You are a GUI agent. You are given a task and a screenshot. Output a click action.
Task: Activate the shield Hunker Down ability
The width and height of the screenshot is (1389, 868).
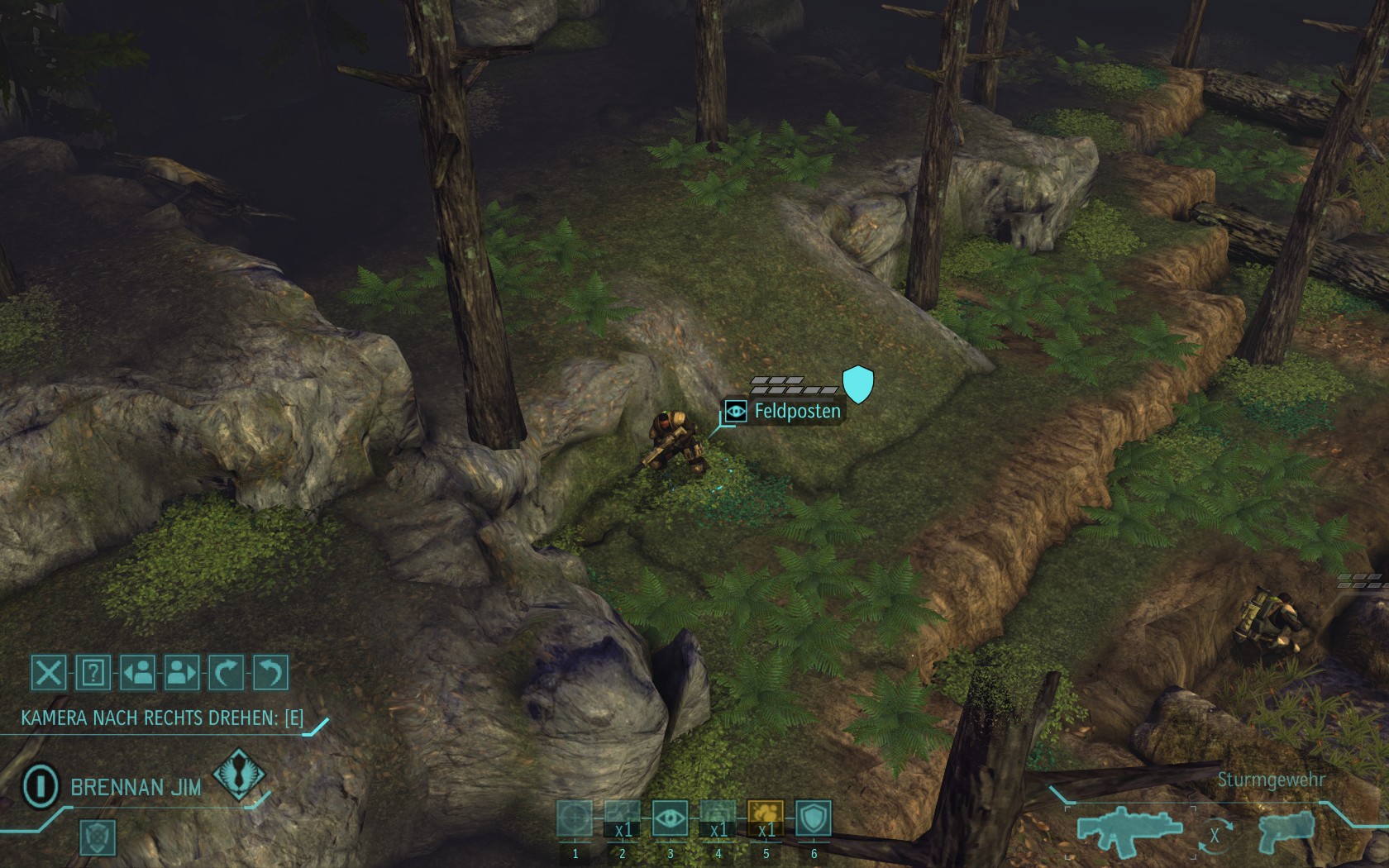(x=814, y=819)
